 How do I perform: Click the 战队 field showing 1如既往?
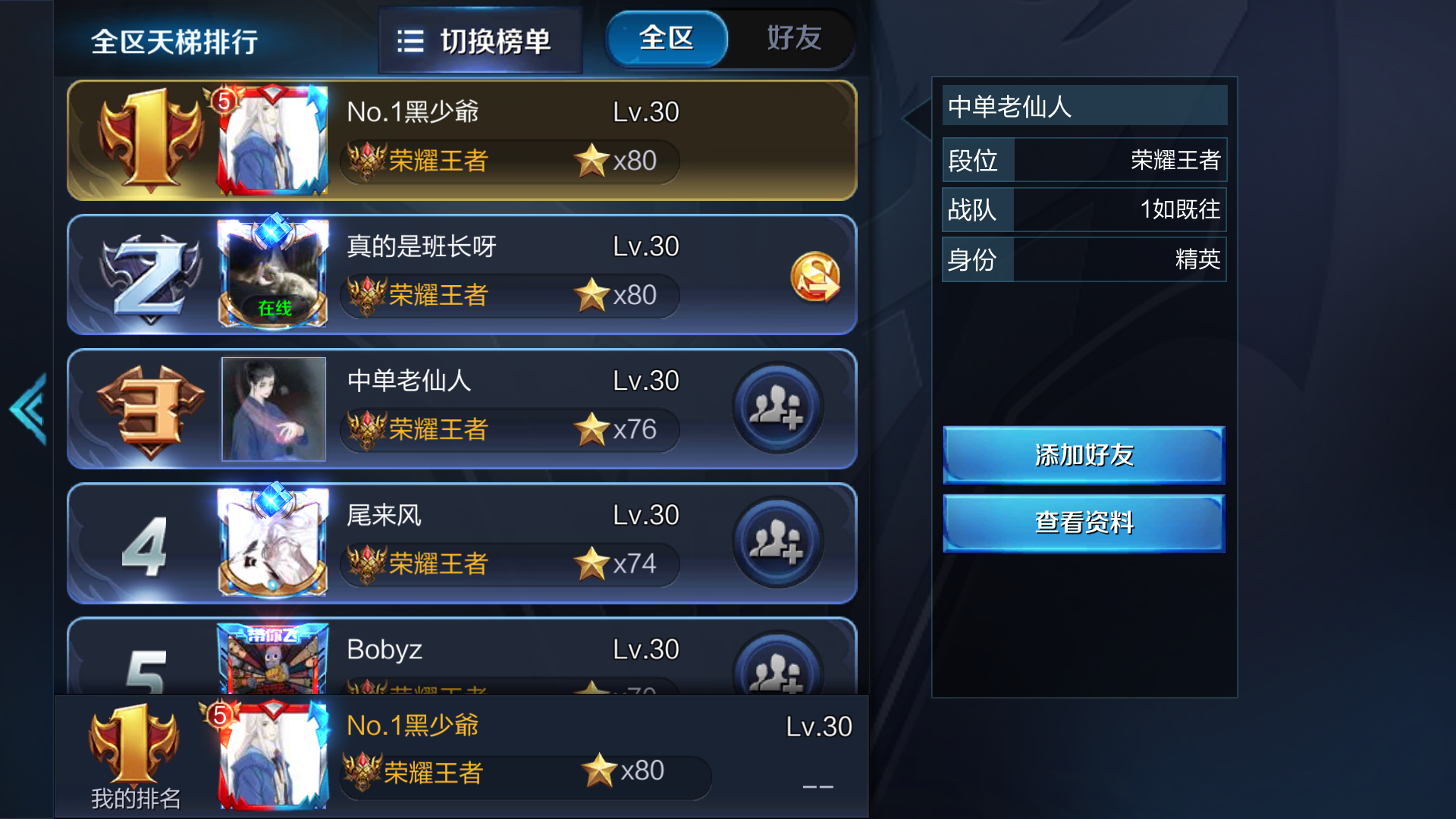coord(1084,210)
